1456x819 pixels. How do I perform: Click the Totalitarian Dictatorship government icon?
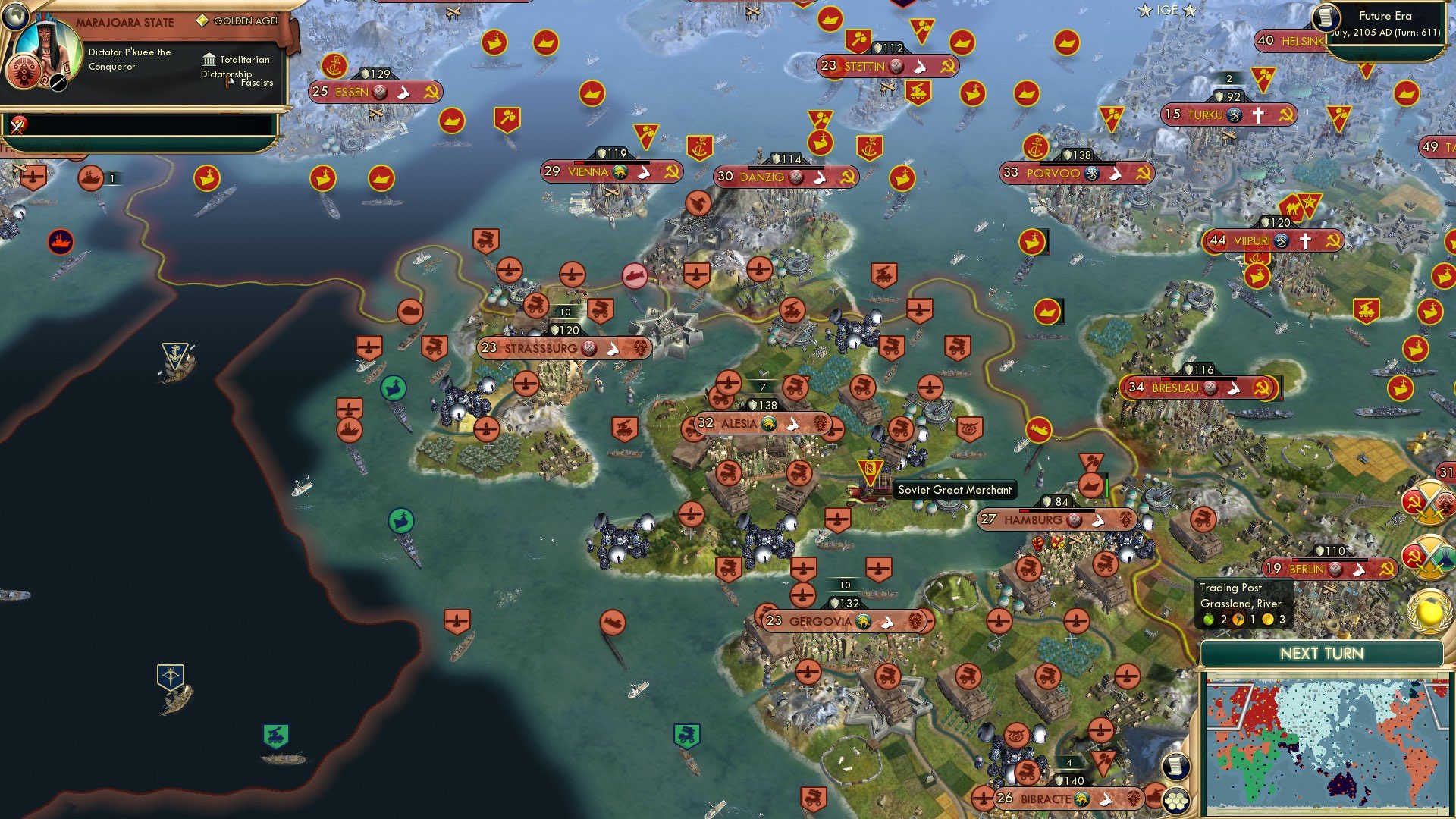pos(209,59)
